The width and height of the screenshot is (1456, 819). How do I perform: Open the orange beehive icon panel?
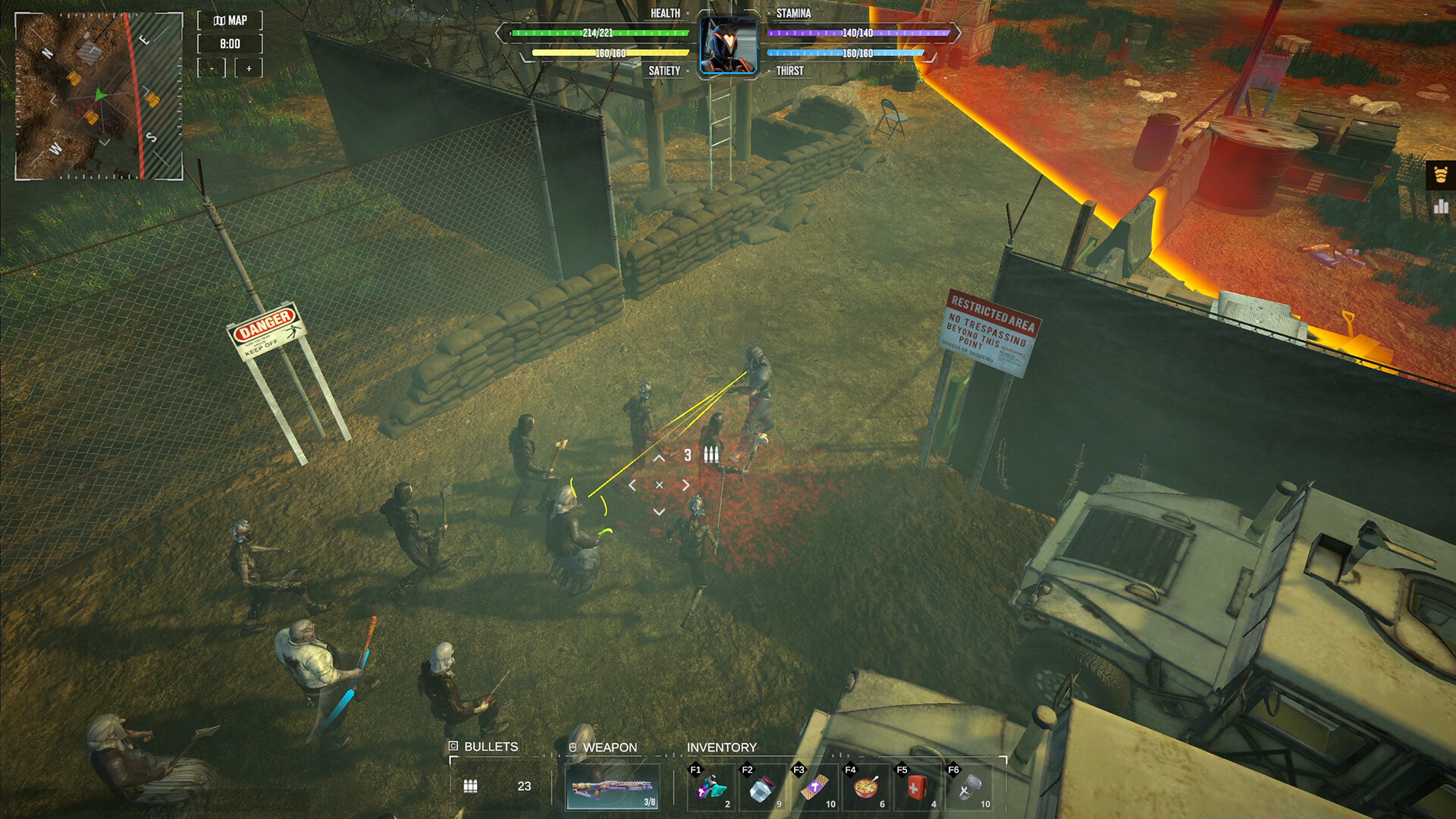click(x=1441, y=175)
